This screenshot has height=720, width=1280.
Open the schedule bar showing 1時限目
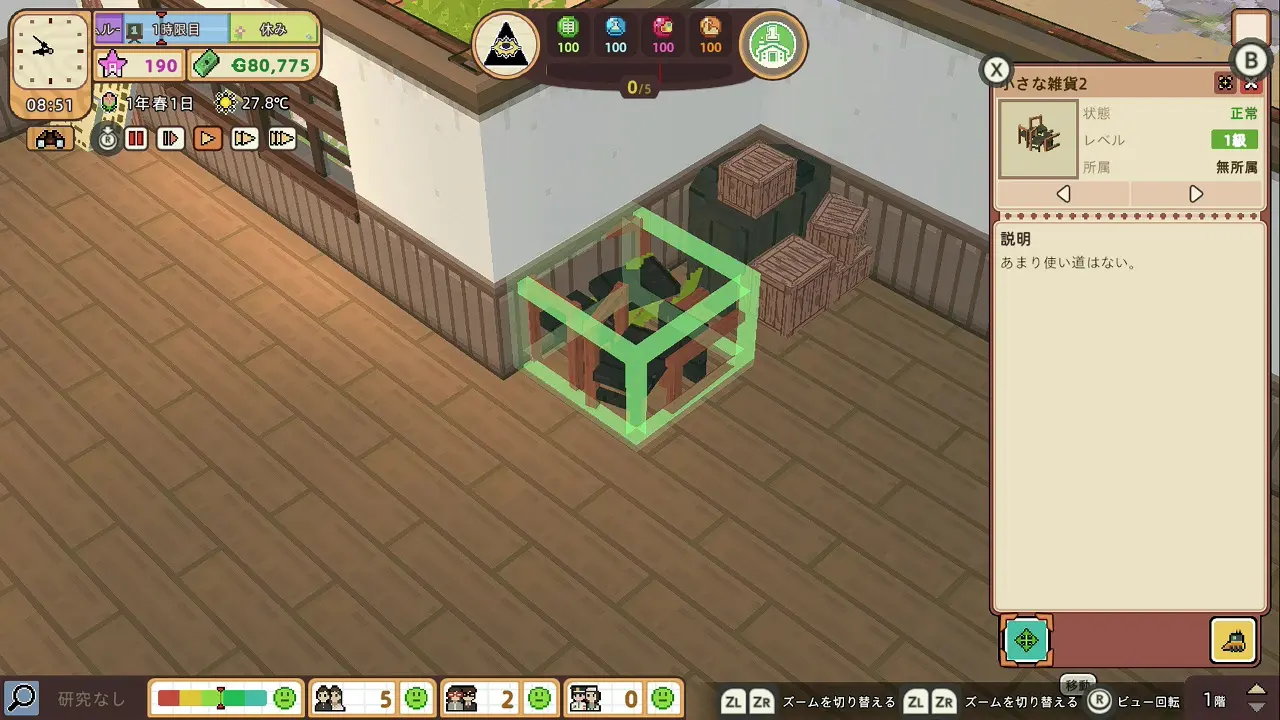[x=175, y=30]
